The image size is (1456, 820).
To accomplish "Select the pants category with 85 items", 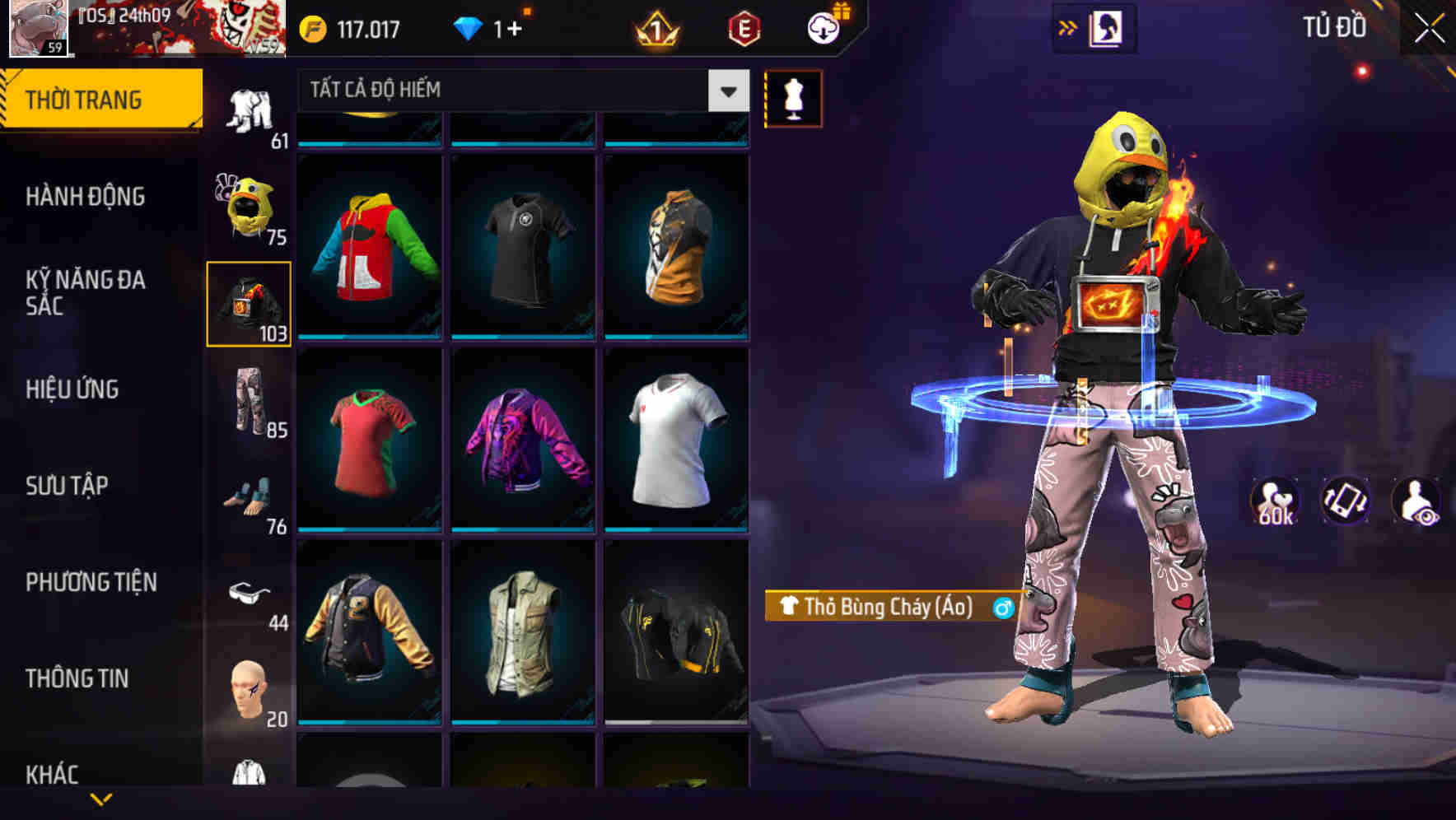I will point(251,403).
